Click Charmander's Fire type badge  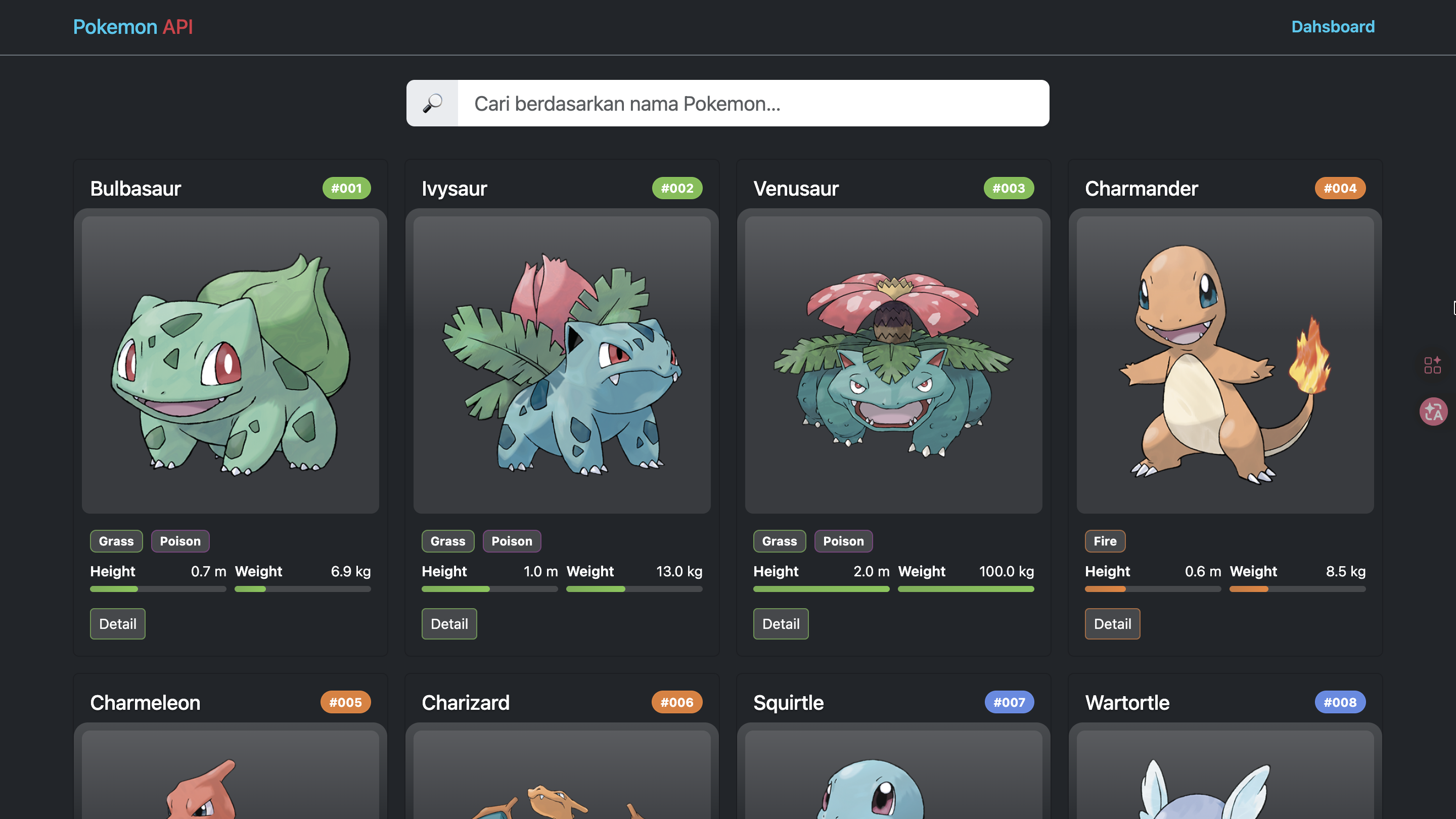tap(1105, 541)
